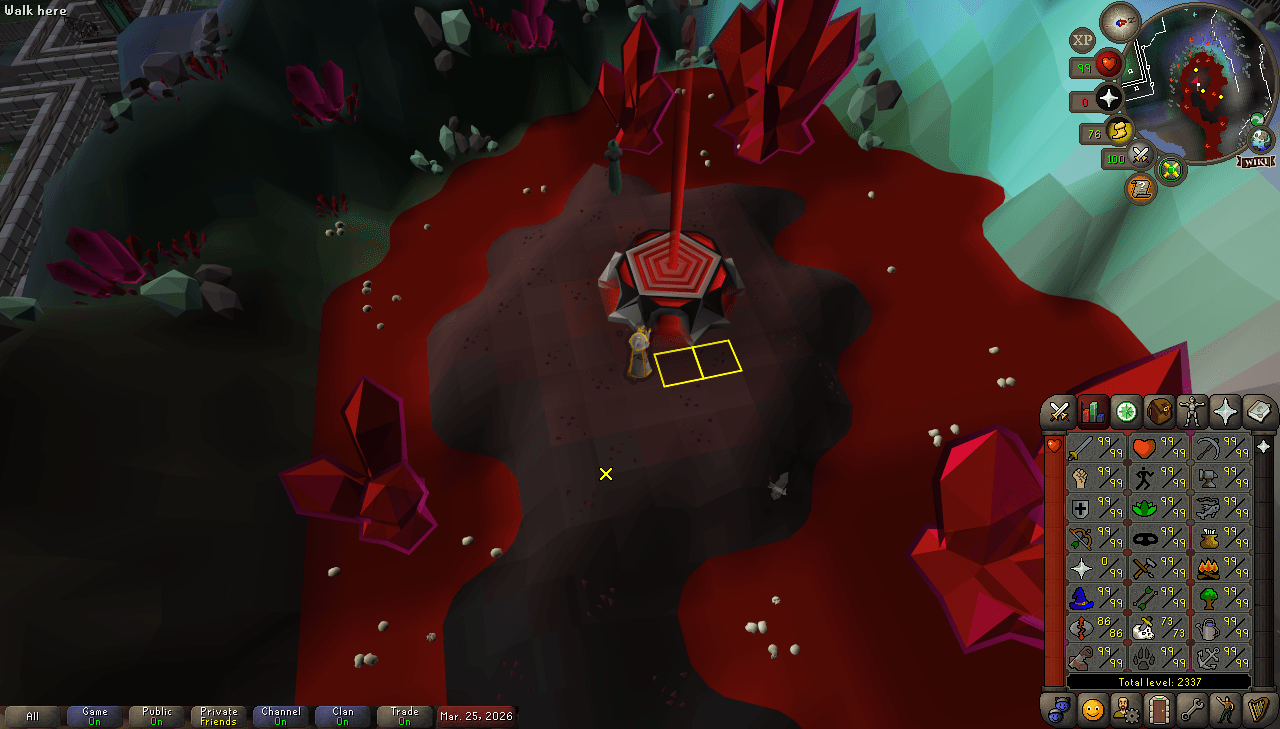Click the compass to reset camera
Image resolution: width=1280 pixels, height=729 pixels.
click(1119, 22)
